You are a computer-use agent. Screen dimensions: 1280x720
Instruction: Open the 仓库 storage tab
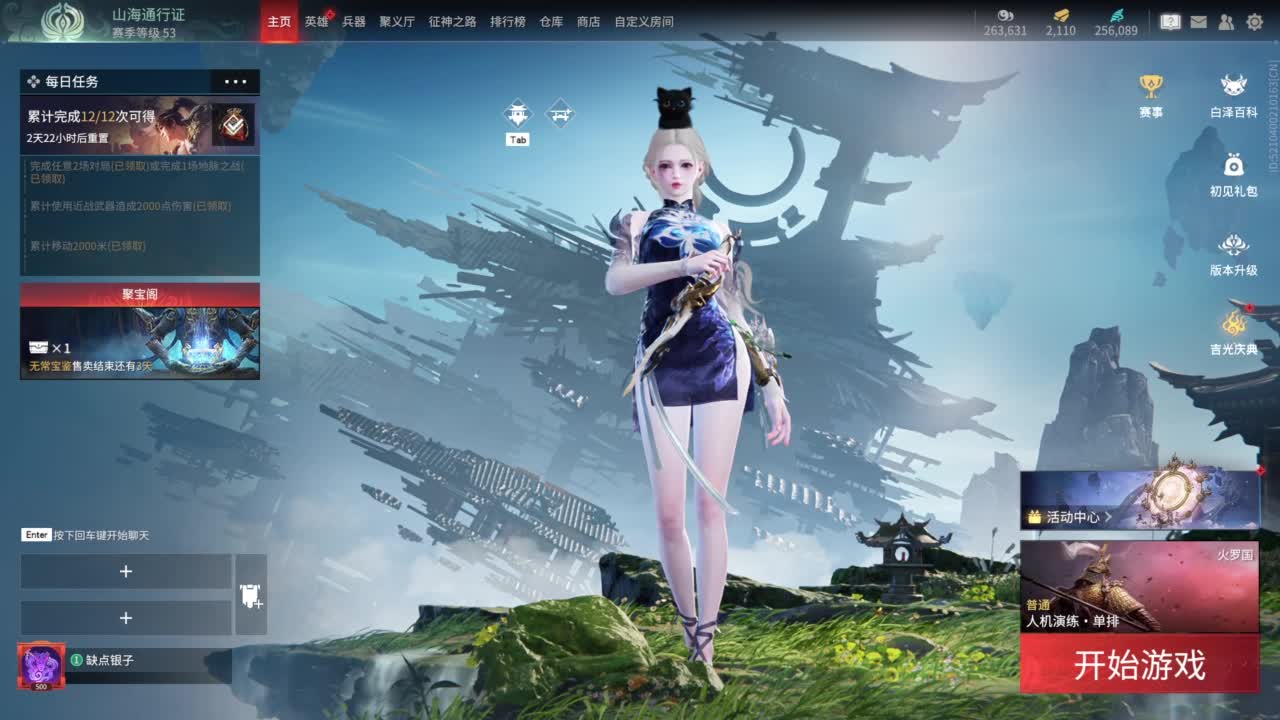point(551,21)
